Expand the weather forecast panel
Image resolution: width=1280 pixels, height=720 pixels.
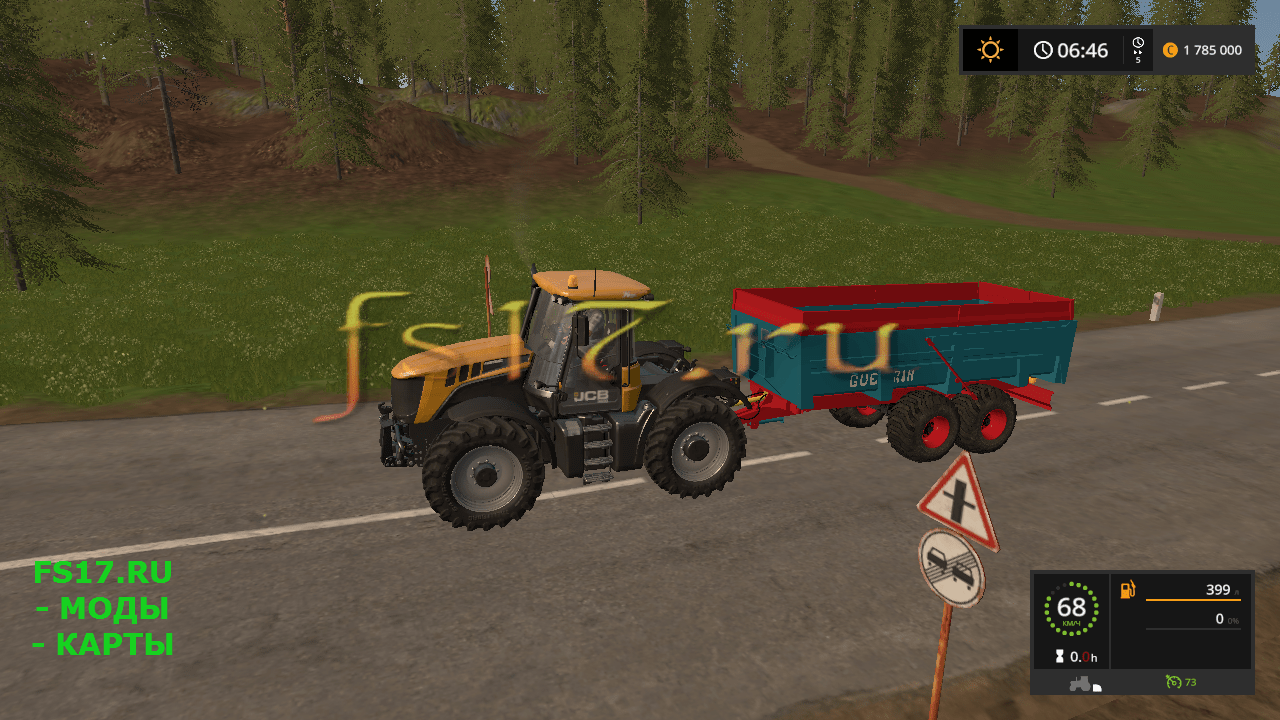point(989,49)
